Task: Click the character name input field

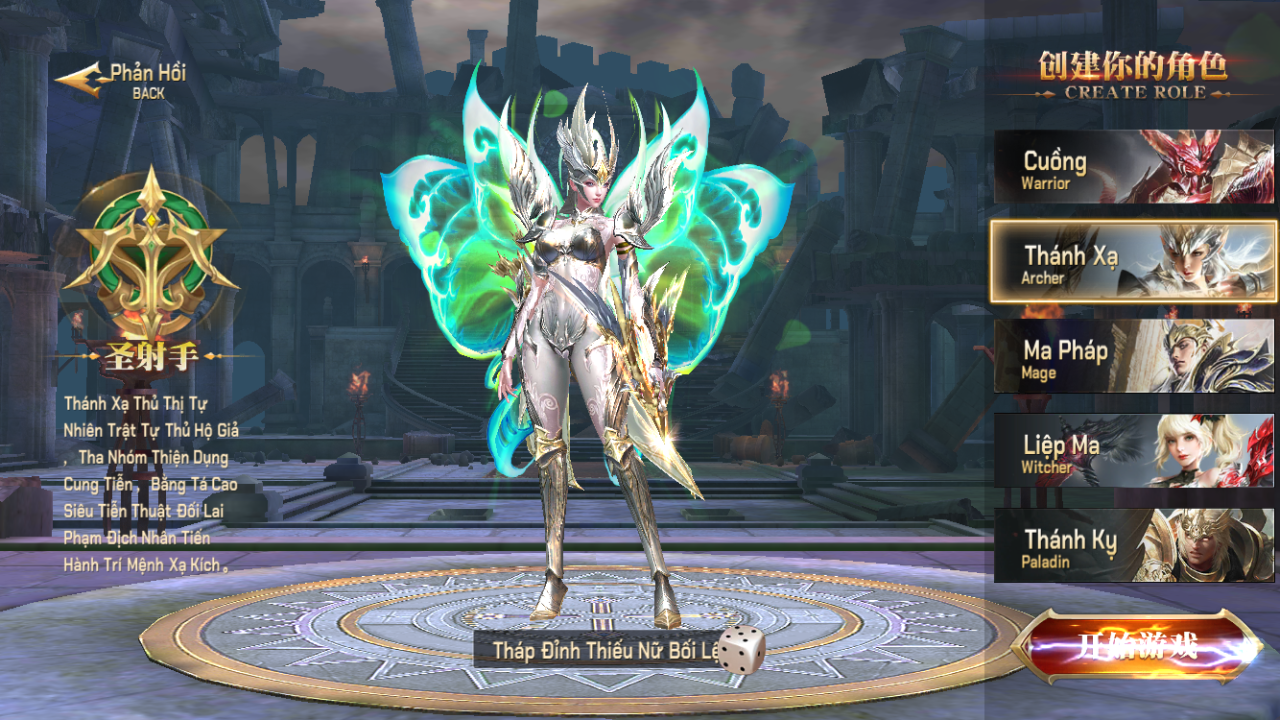Action: click(598, 651)
